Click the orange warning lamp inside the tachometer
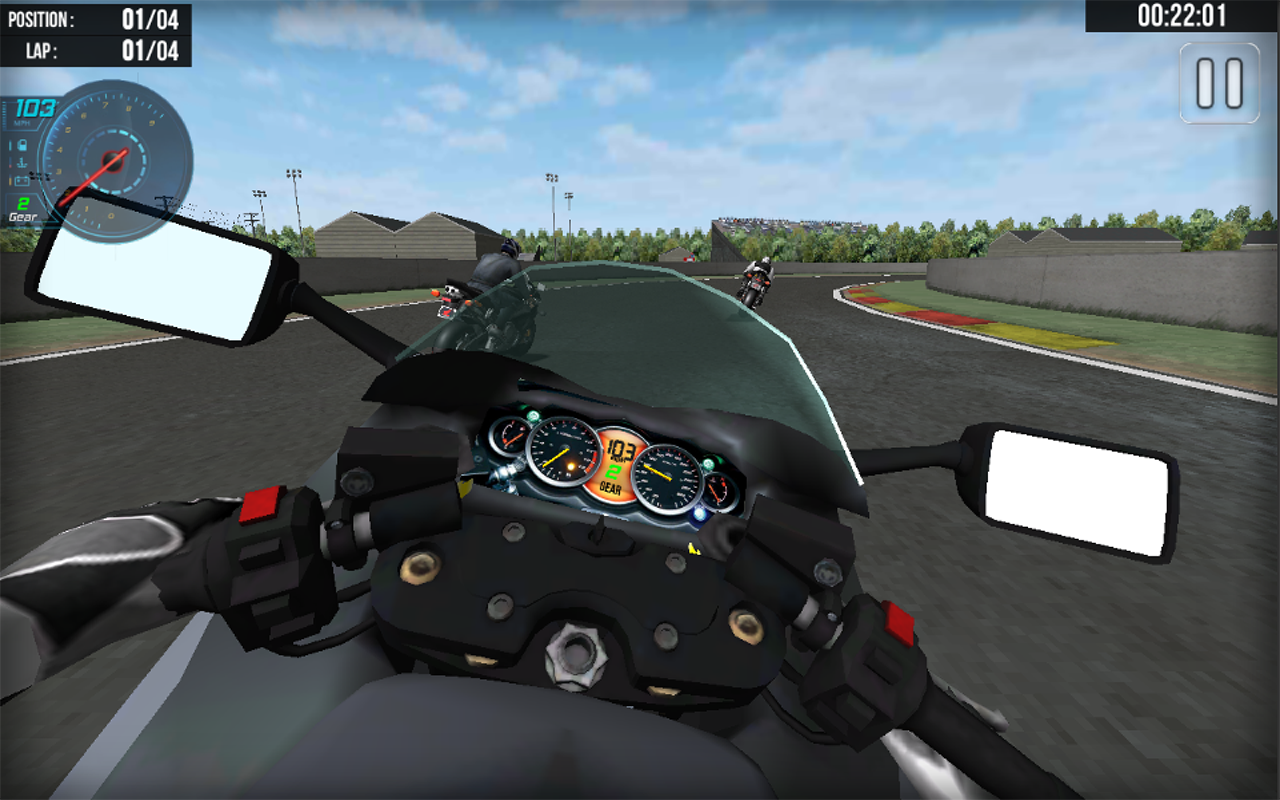Viewport: 1280px width, 800px height. pos(570,467)
